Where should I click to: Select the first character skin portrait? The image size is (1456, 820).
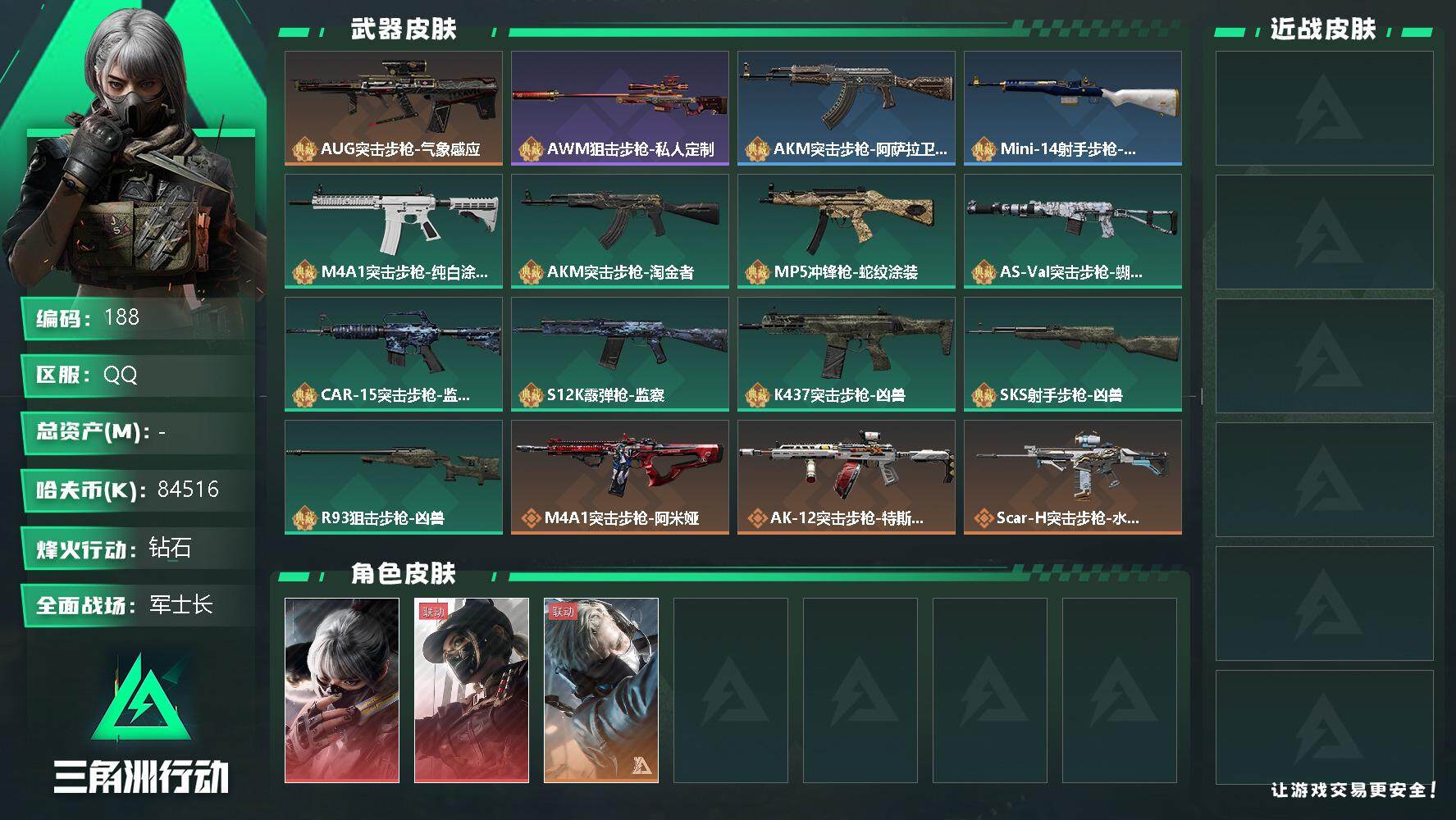click(x=341, y=689)
